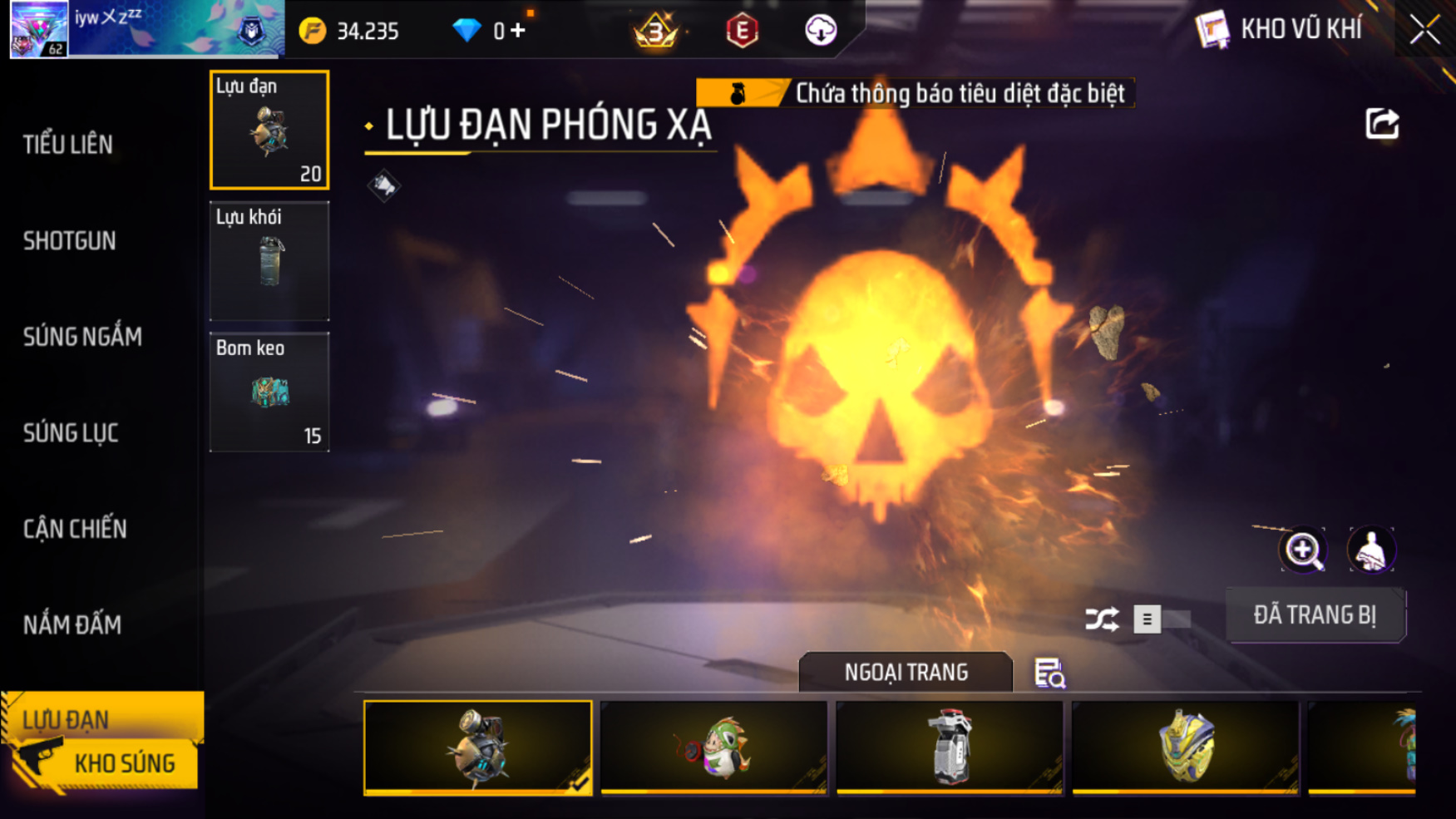The width and height of the screenshot is (1456, 819).
Task: Open the Tiểu Liên weapon category
Action: pos(68,145)
